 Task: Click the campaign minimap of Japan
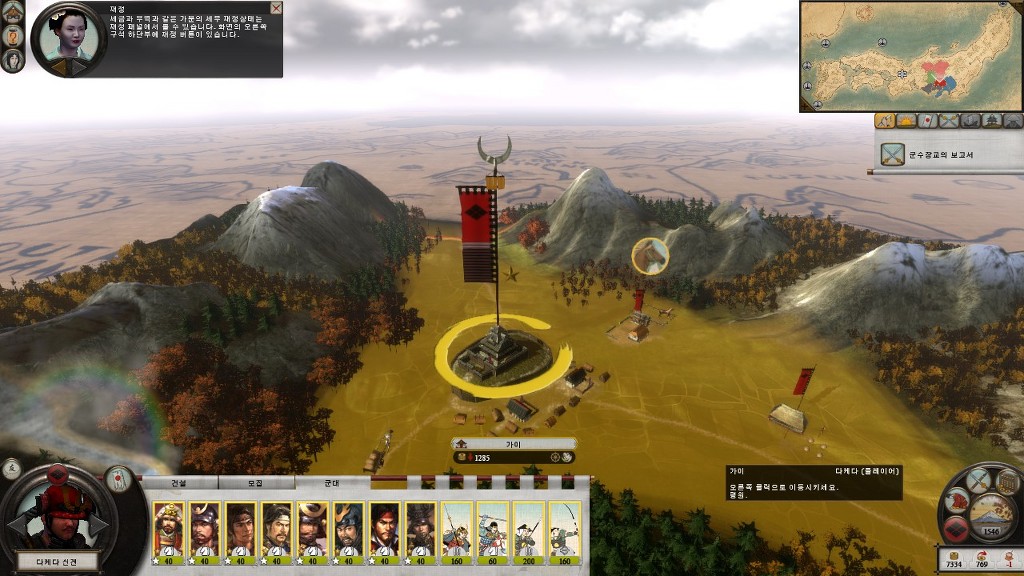910,56
